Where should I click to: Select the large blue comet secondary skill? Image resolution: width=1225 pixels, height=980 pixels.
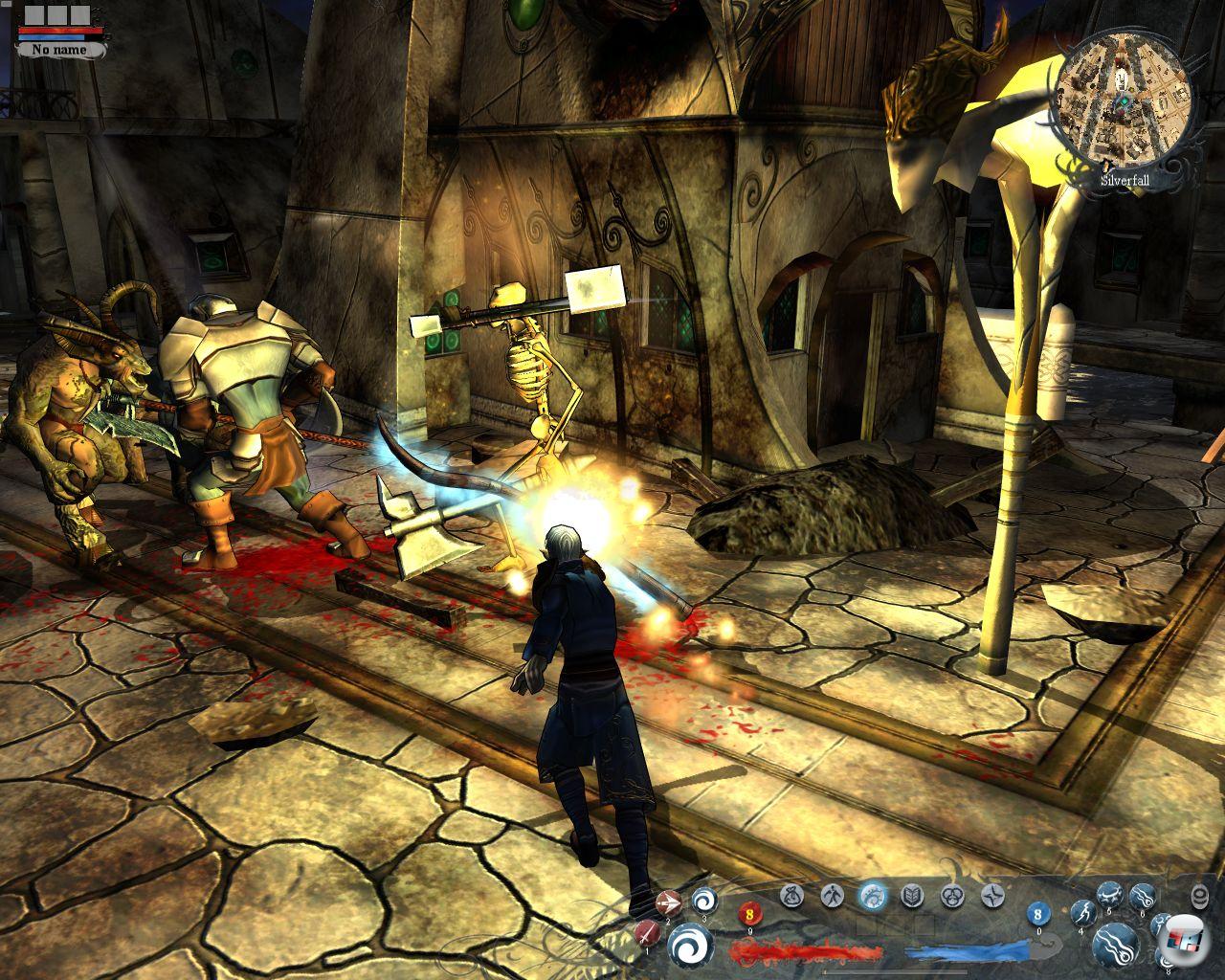(x=1116, y=944)
